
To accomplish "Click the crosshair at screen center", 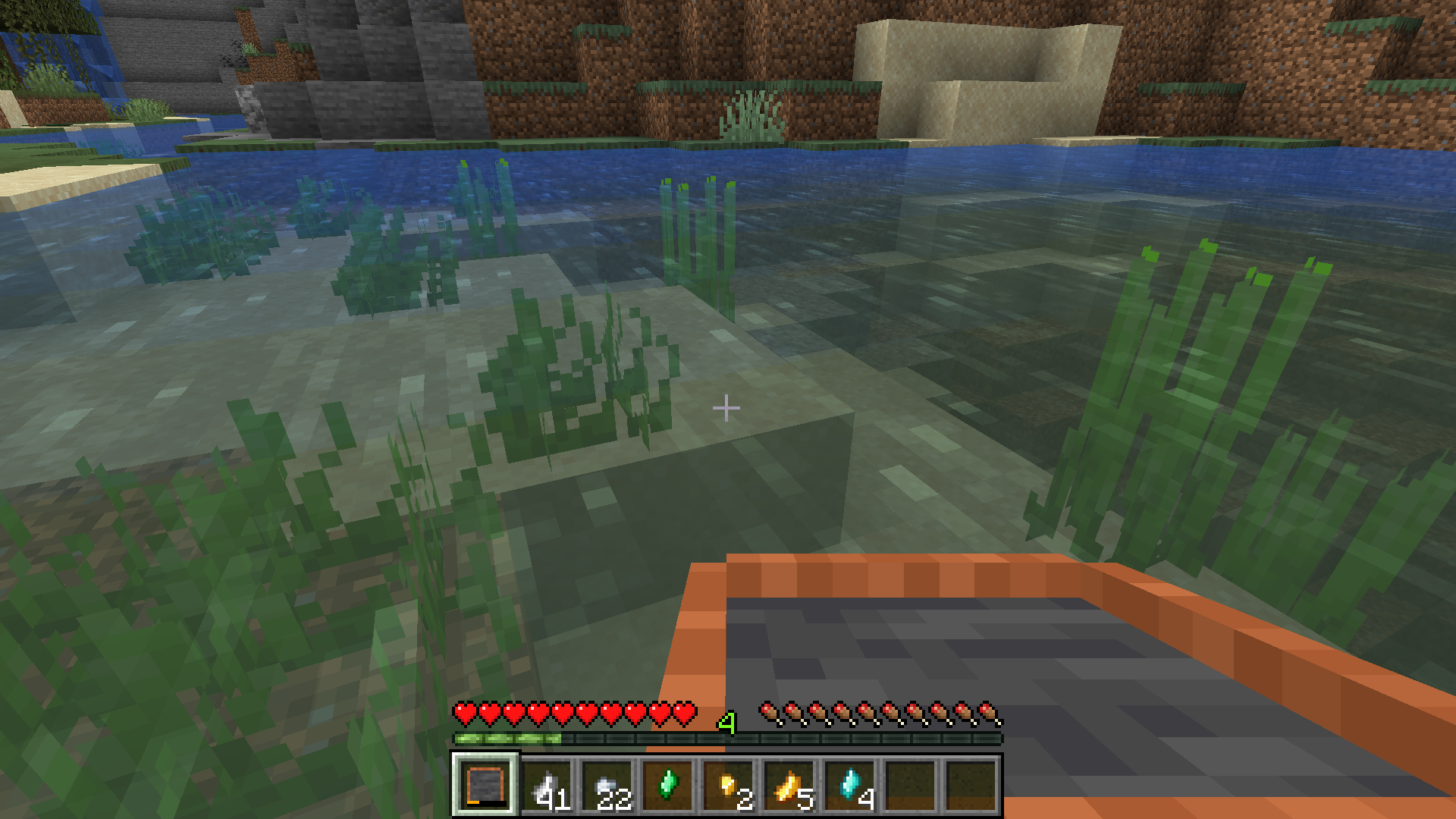I will coord(727,408).
